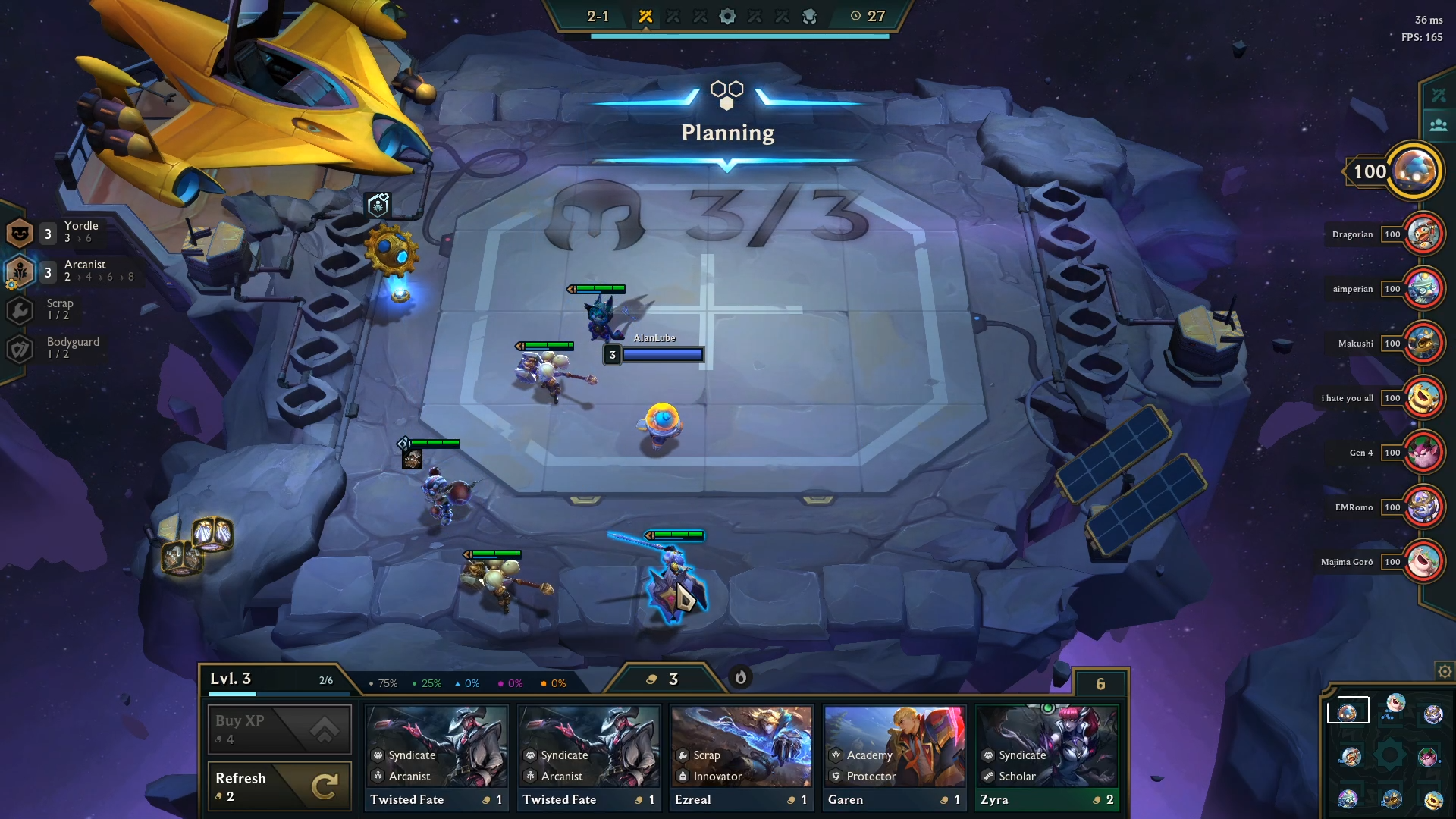1456x819 pixels.
Task: Buy XP for 4 gold
Action: click(279, 729)
